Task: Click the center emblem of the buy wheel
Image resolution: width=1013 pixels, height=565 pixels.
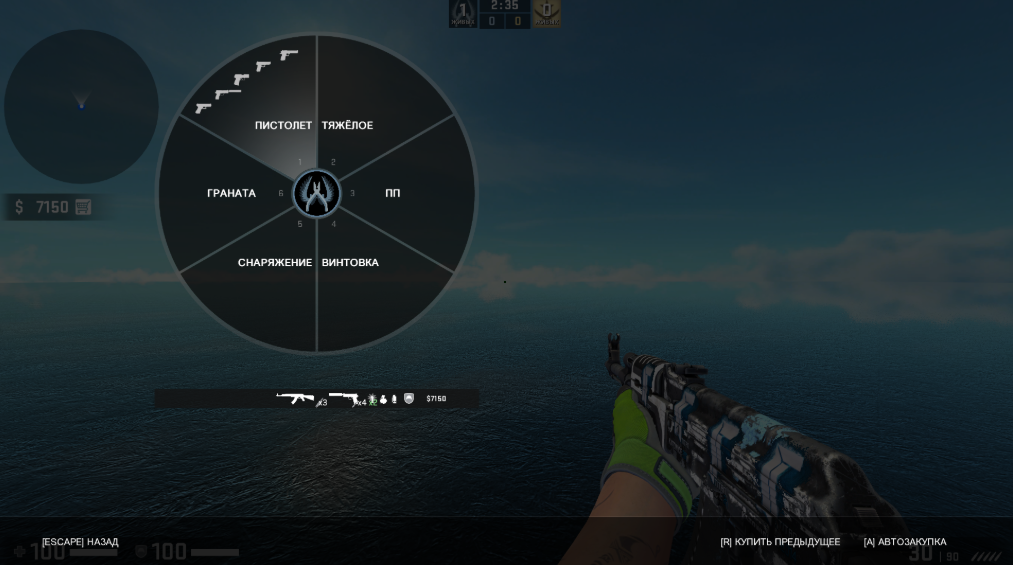Action: (316, 194)
